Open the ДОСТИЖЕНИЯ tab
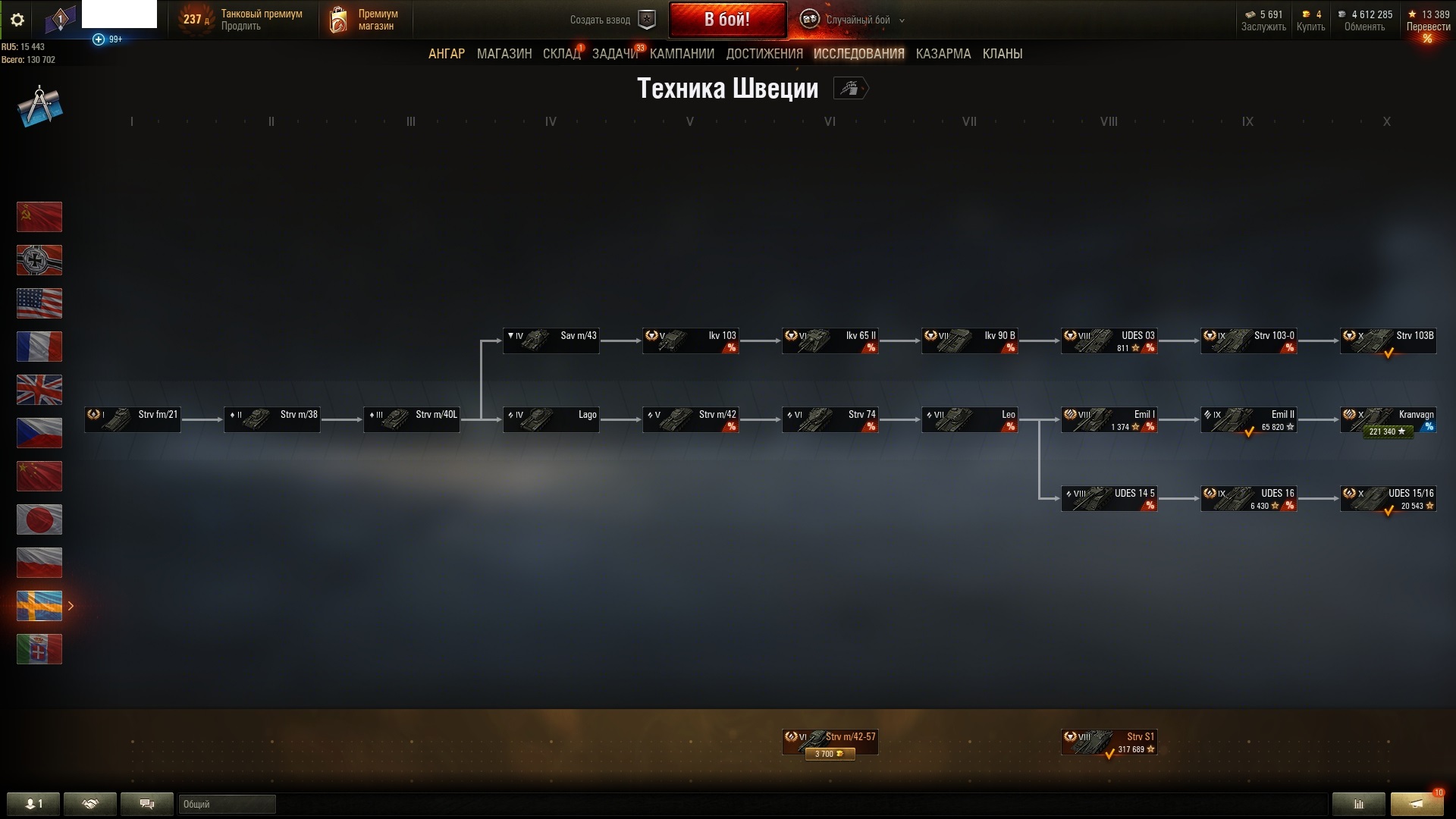The image size is (1456, 819). [764, 54]
